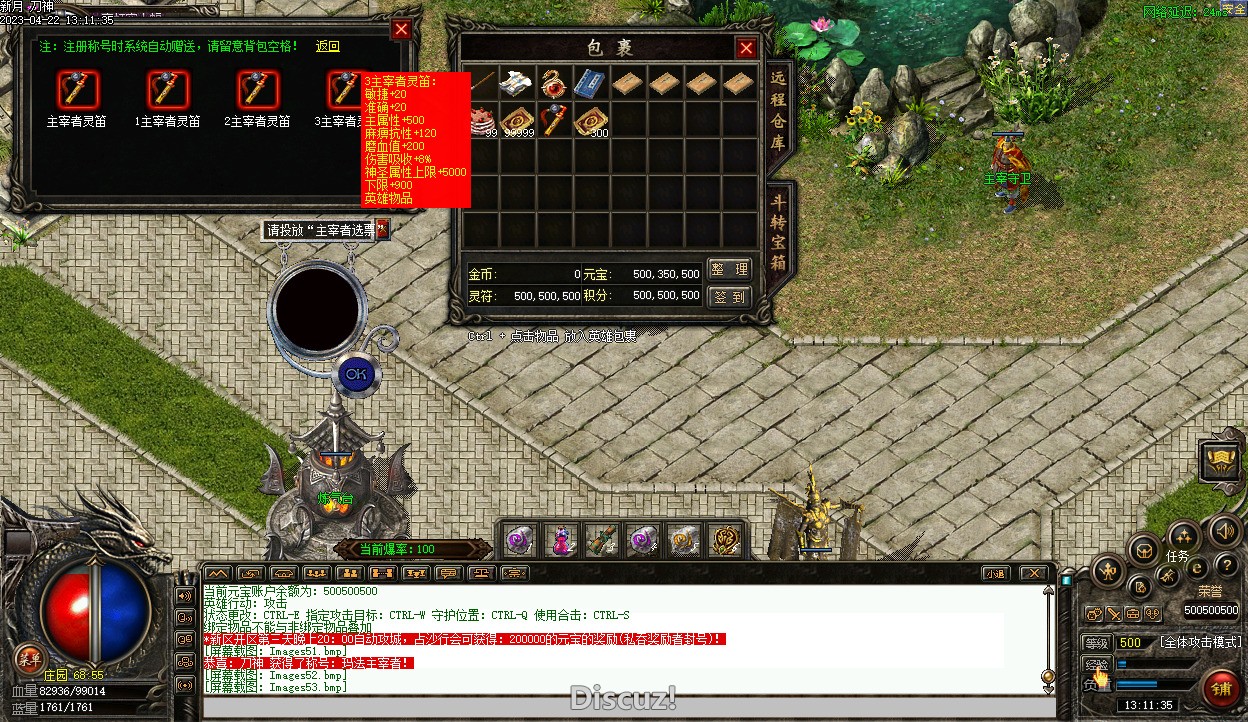Select the first 主宰者灵笛 flute icon
Image resolution: width=1248 pixels, height=722 pixels.
(77, 90)
